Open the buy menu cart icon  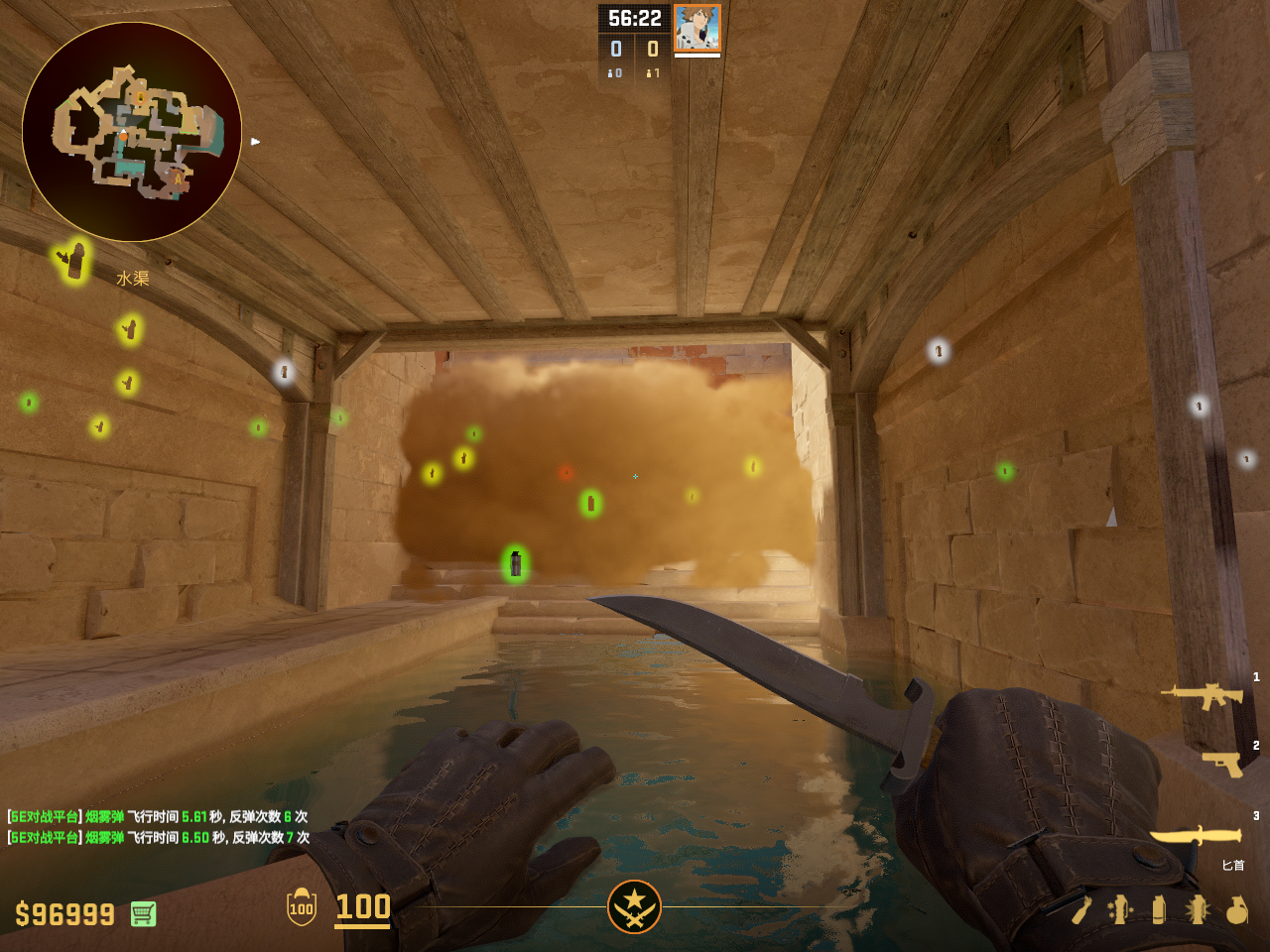[143, 913]
